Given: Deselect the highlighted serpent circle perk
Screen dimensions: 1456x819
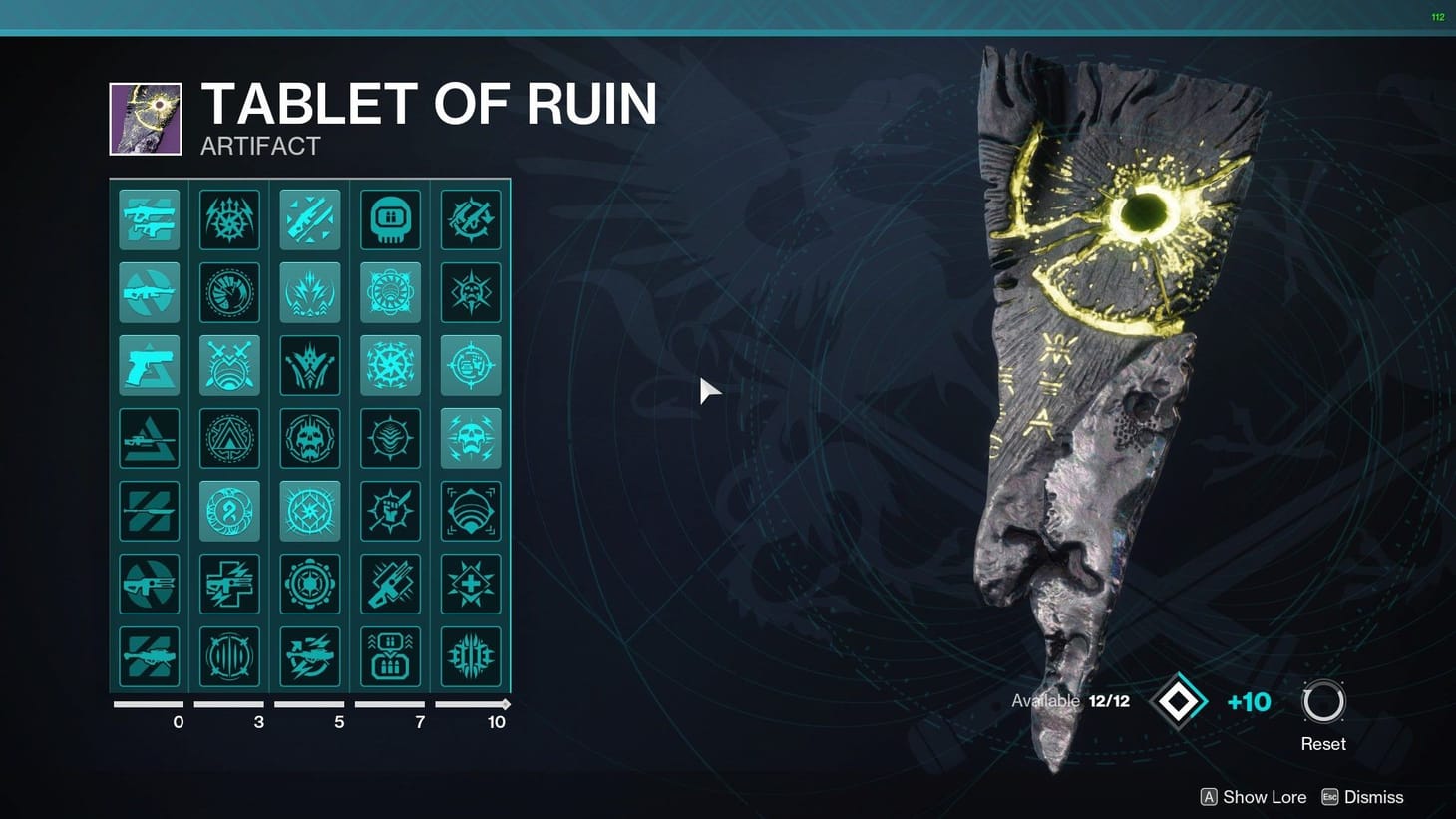Looking at the screenshot, I should 229,509.
